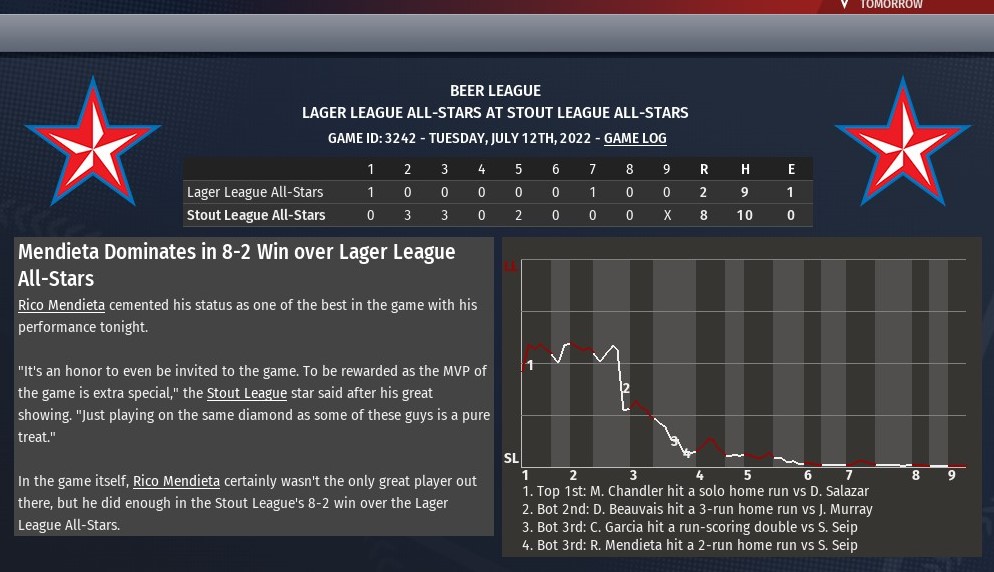This screenshot has height=572, width=994.
Task: Advance to Tomorrow in the top bar
Action: (890, 5)
